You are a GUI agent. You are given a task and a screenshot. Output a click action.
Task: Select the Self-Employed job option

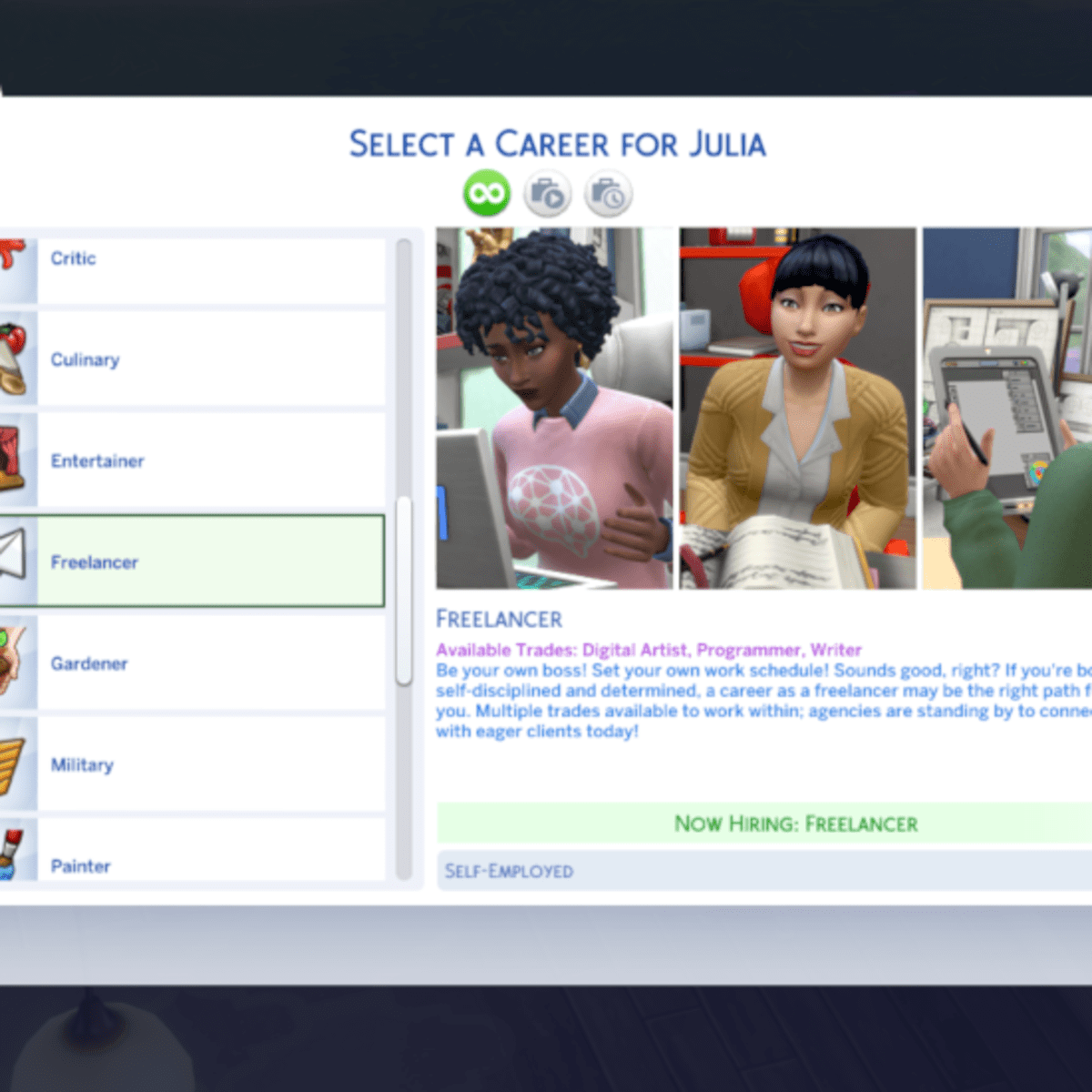coord(764,871)
